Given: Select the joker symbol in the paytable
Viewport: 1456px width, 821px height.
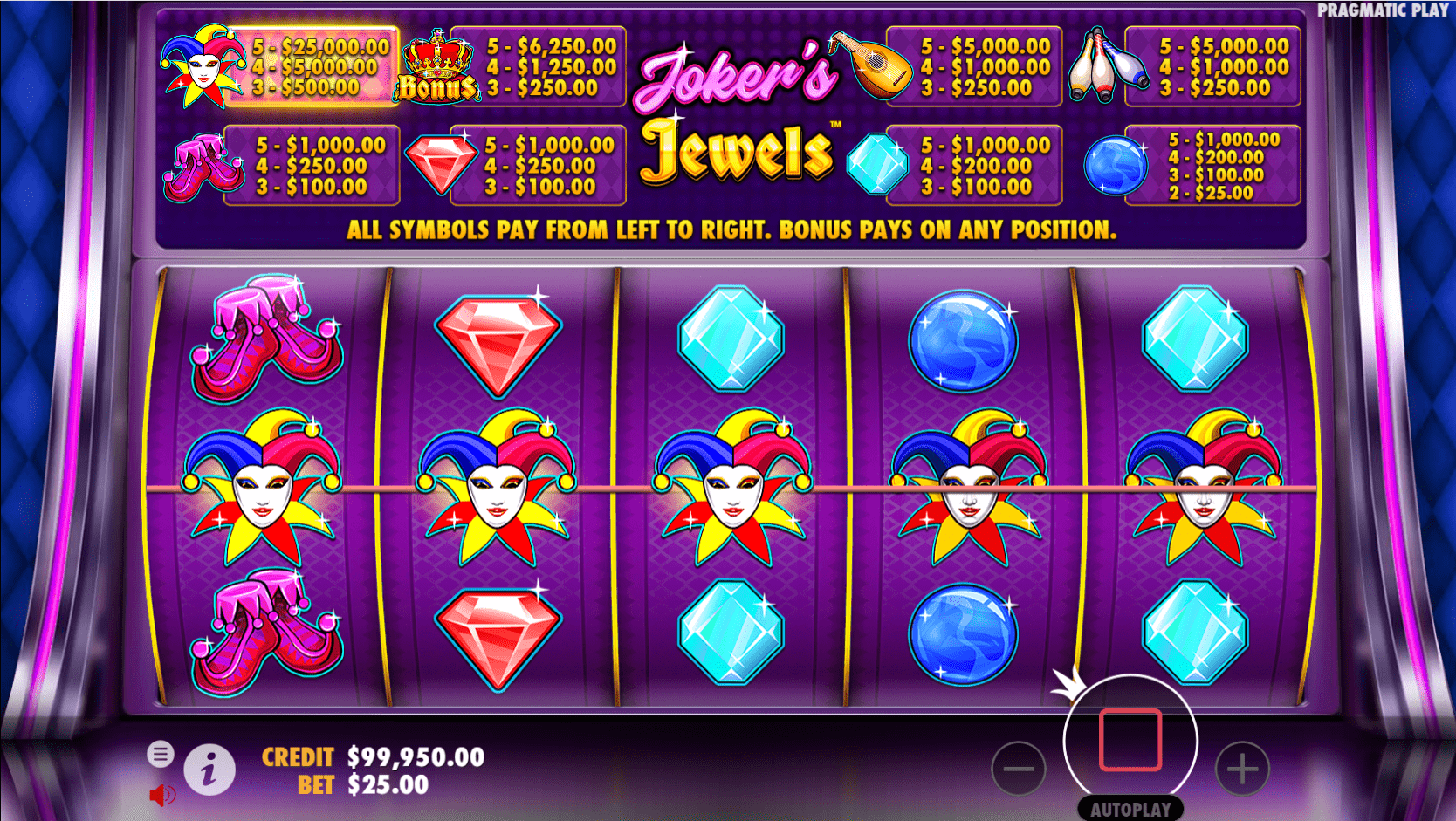Looking at the screenshot, I should tap(201, 65).
